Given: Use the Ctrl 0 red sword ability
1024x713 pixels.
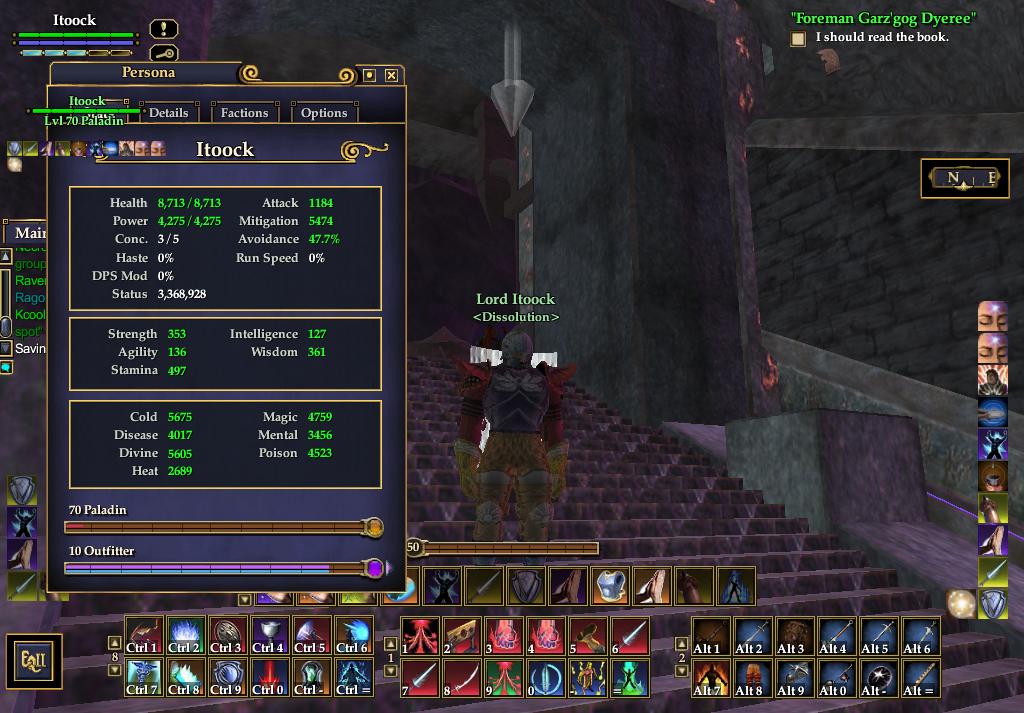Looking at the screenshot, I should point(269,678).
